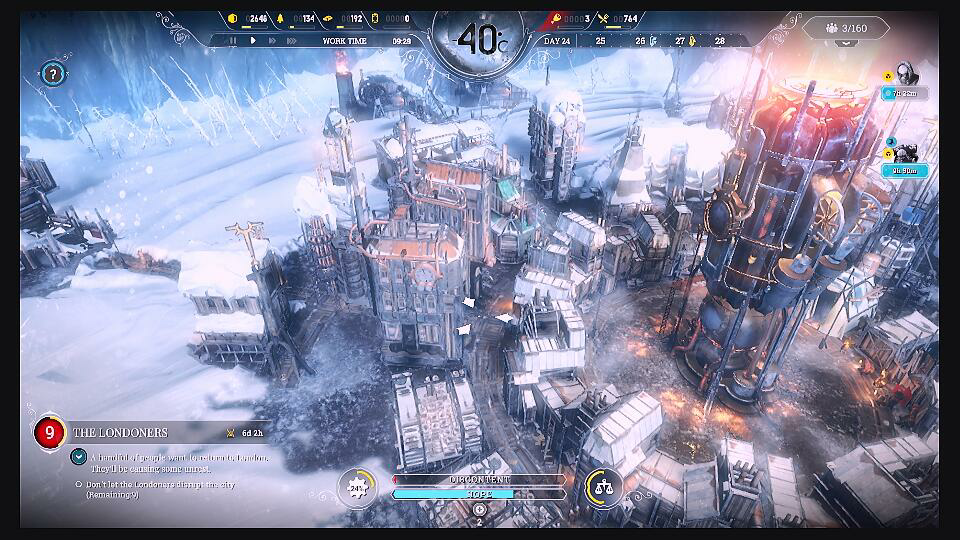Set game speed to normal play
Screen dimensions: 960x540
coord(253,41)
